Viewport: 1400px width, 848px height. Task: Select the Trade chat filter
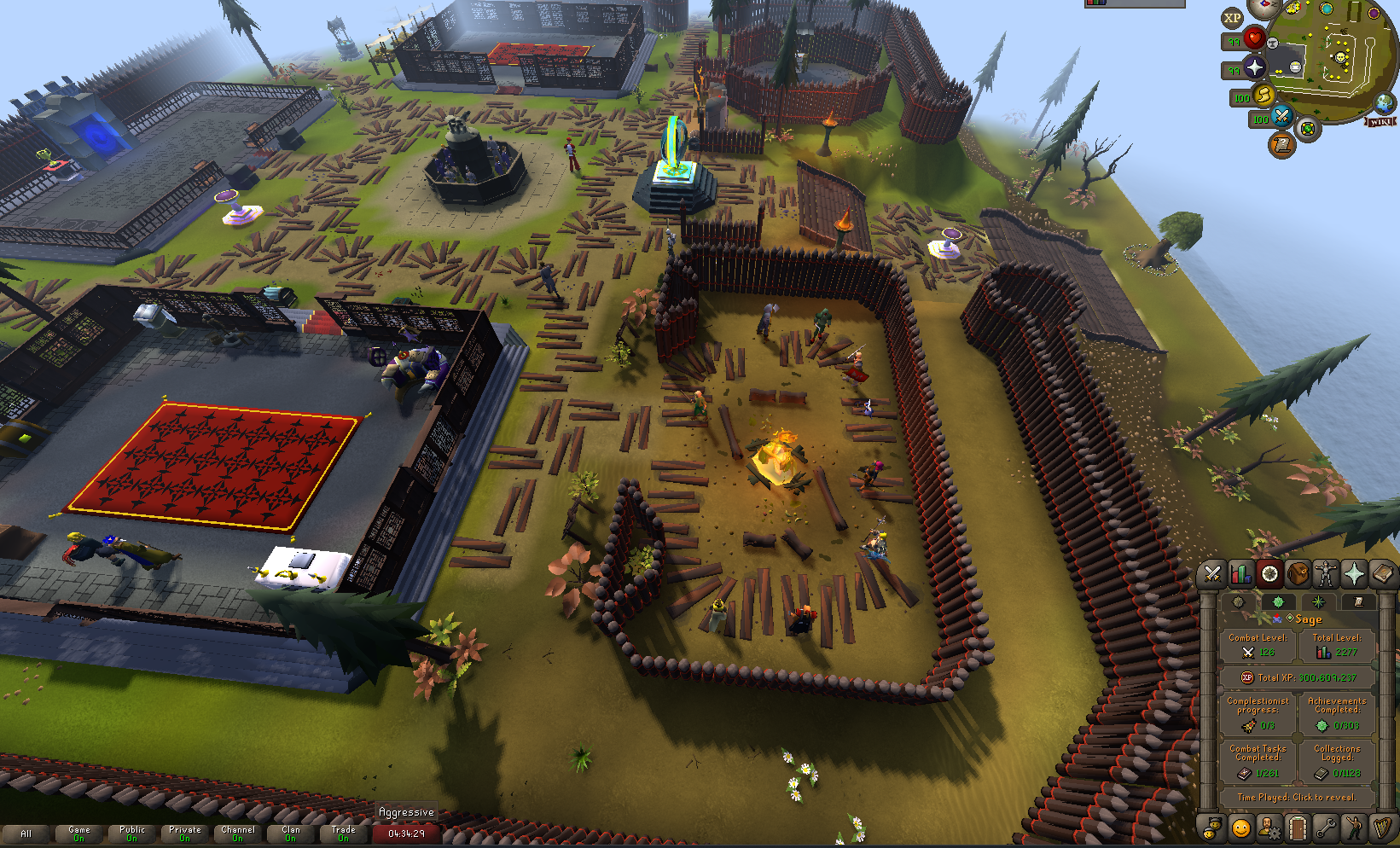[x=344, y=833]
